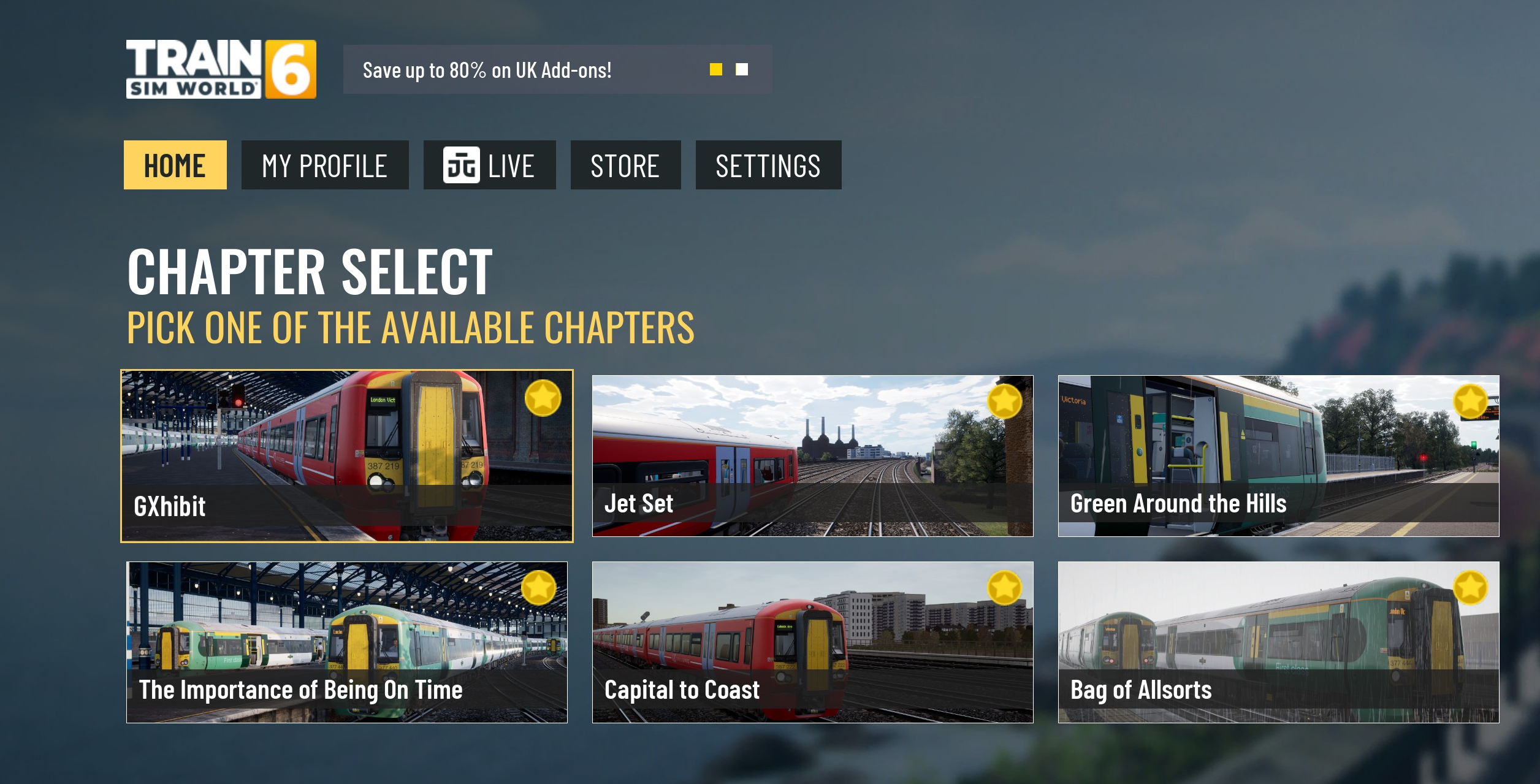This screenshot has height=784, width=1540.
Task: Switch to the banner's white second slide indicator
Action: pos(742,70)
